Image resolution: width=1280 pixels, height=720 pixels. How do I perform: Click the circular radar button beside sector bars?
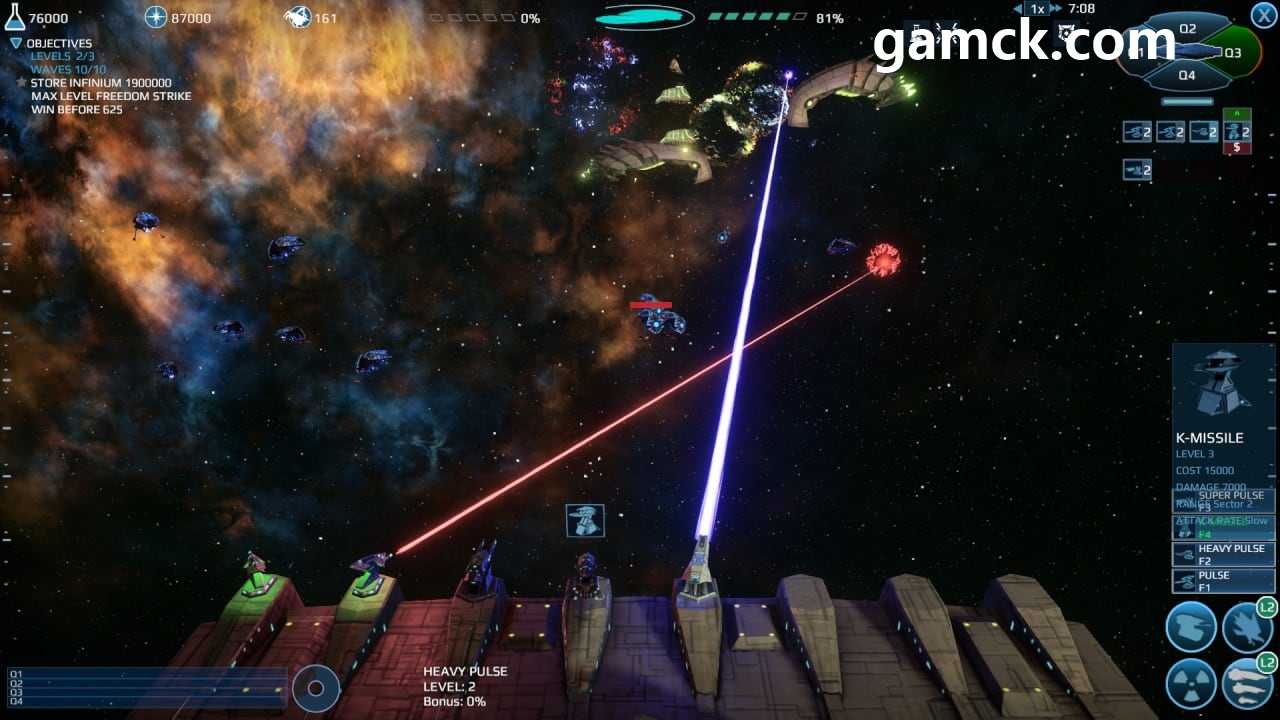(x=316, y=688)
